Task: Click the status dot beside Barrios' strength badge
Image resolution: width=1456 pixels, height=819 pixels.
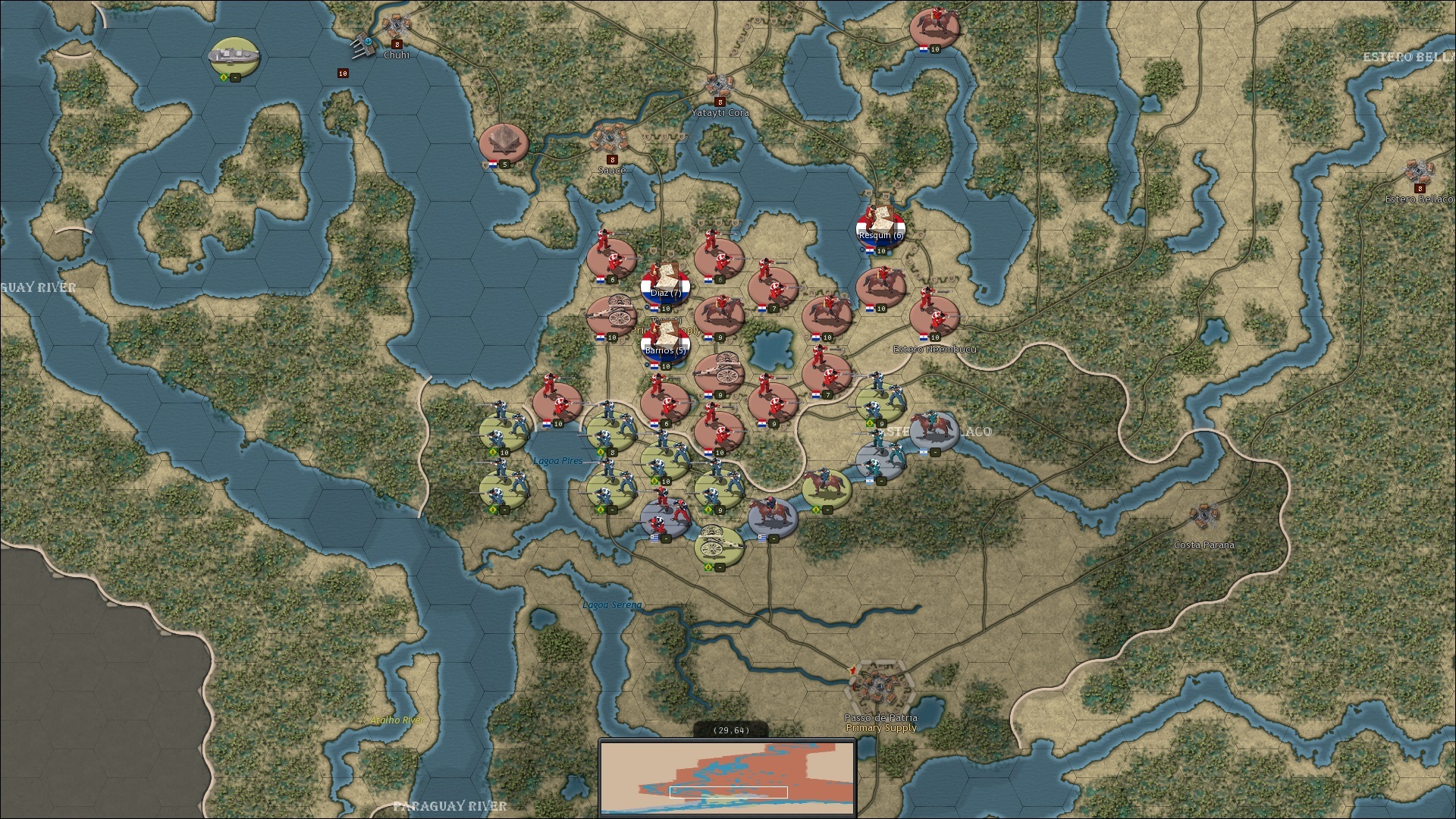Action: (646, 365)
